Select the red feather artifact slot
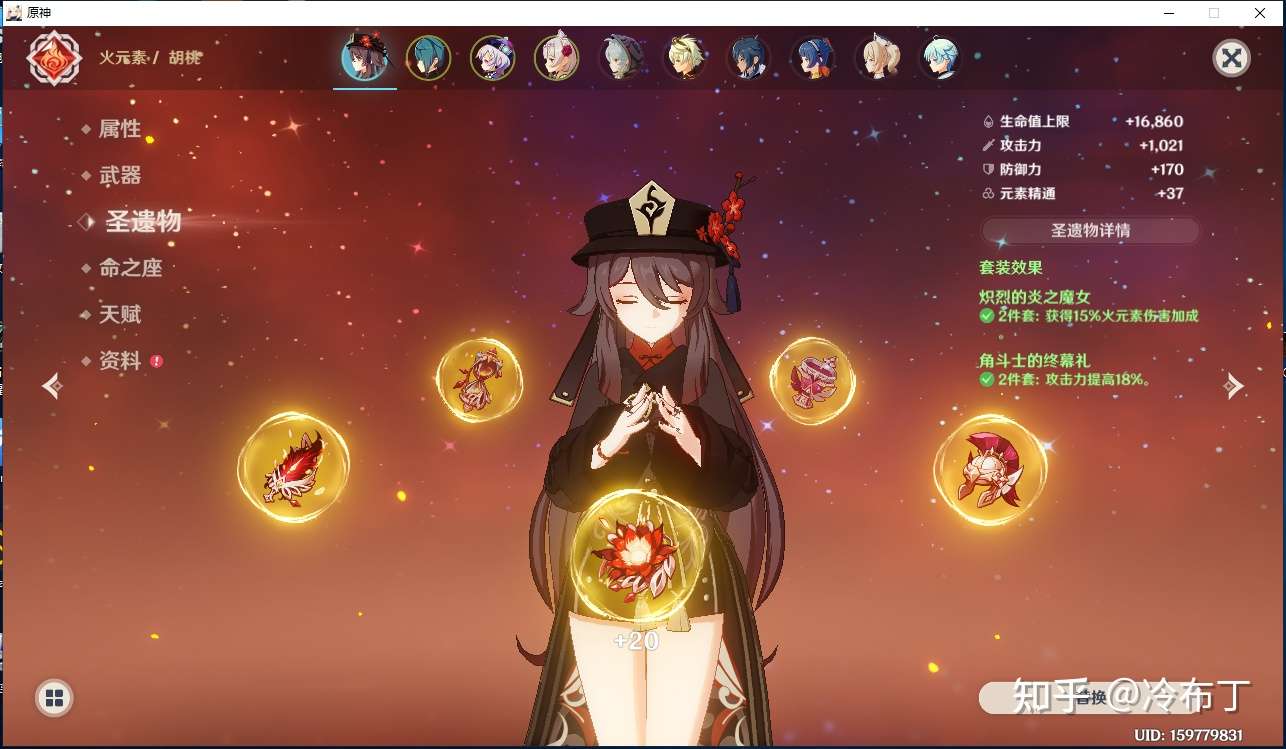Viewport: 1286px width, 749px height. coord(293,468)
